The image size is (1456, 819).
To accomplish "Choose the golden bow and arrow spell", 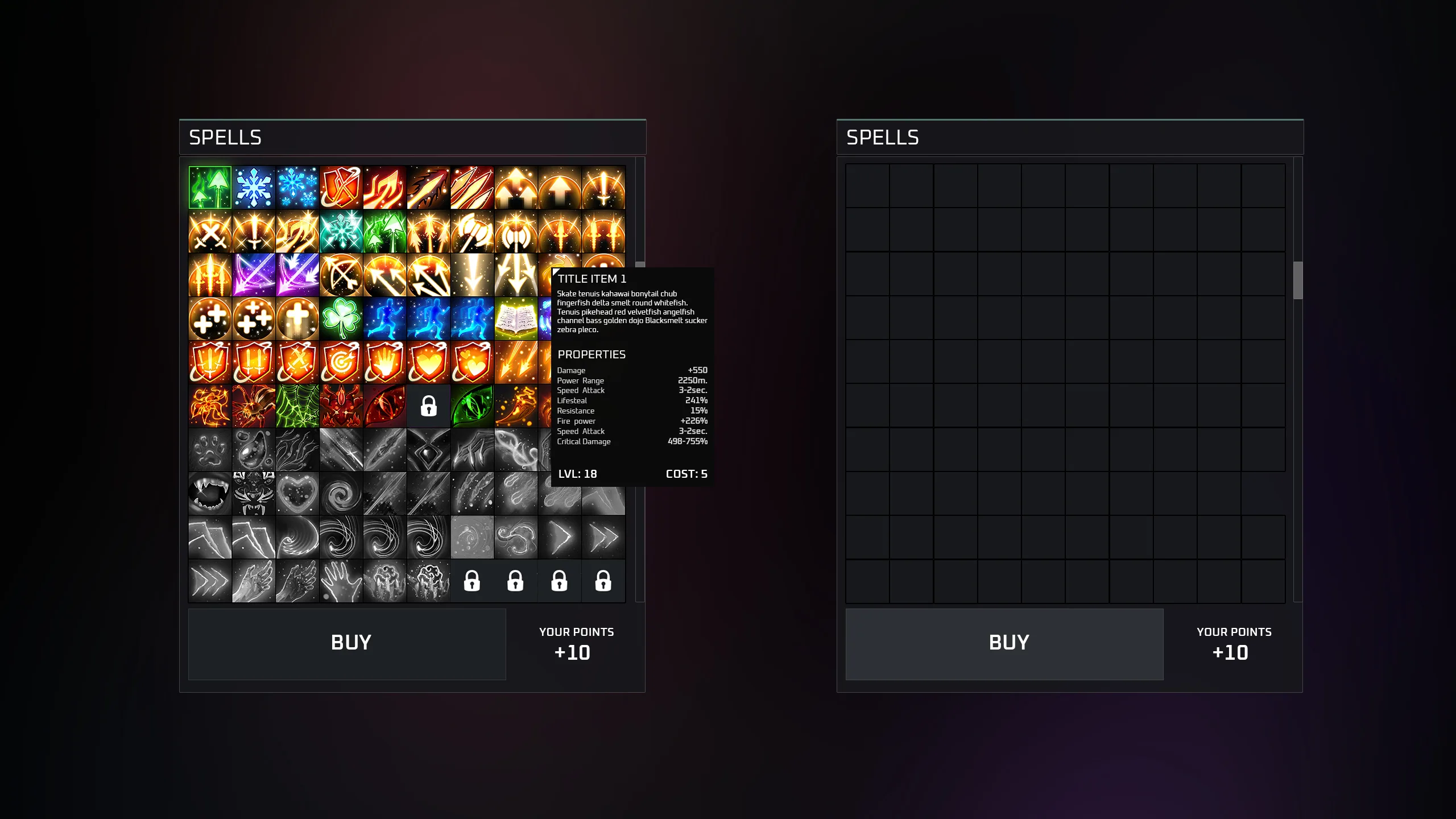I will point(341,275).
